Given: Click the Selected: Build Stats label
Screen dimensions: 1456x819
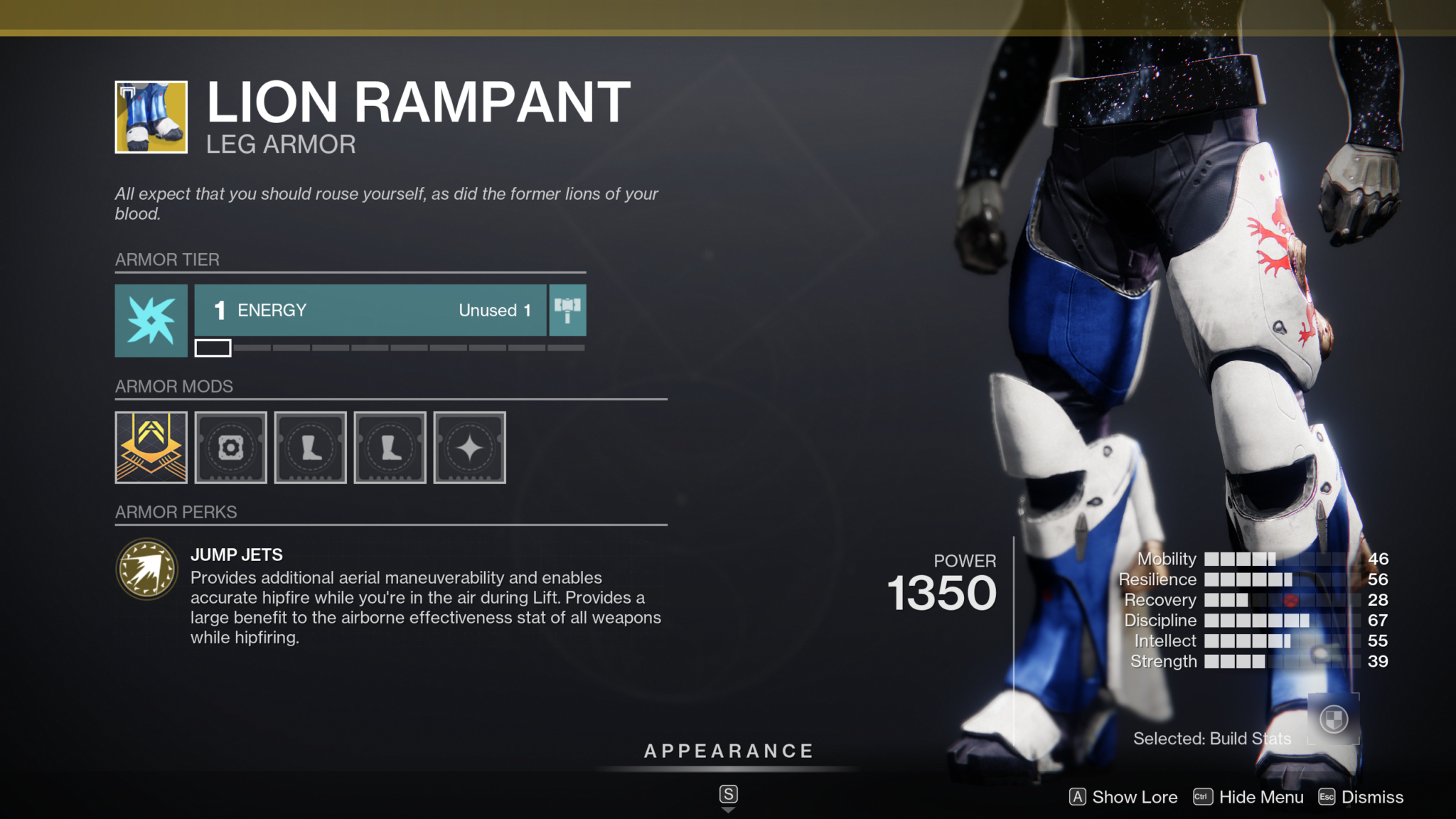Looking at the screenshot, I should (1212, 739).
